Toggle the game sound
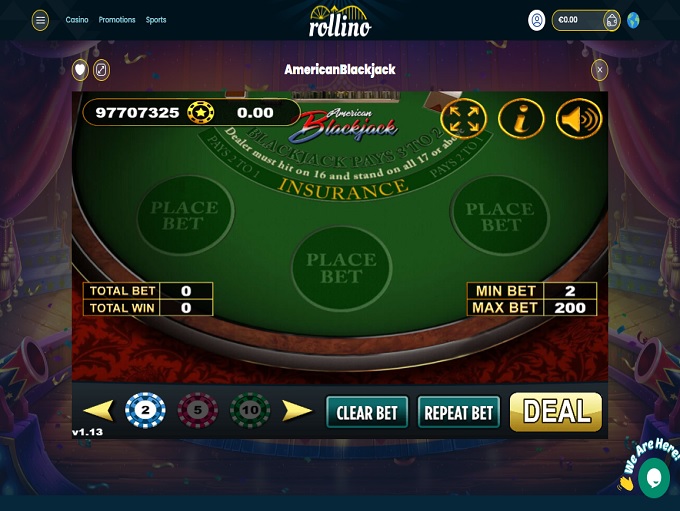The width and height of the screenshot is (680, 511). (x=578, y=119)
